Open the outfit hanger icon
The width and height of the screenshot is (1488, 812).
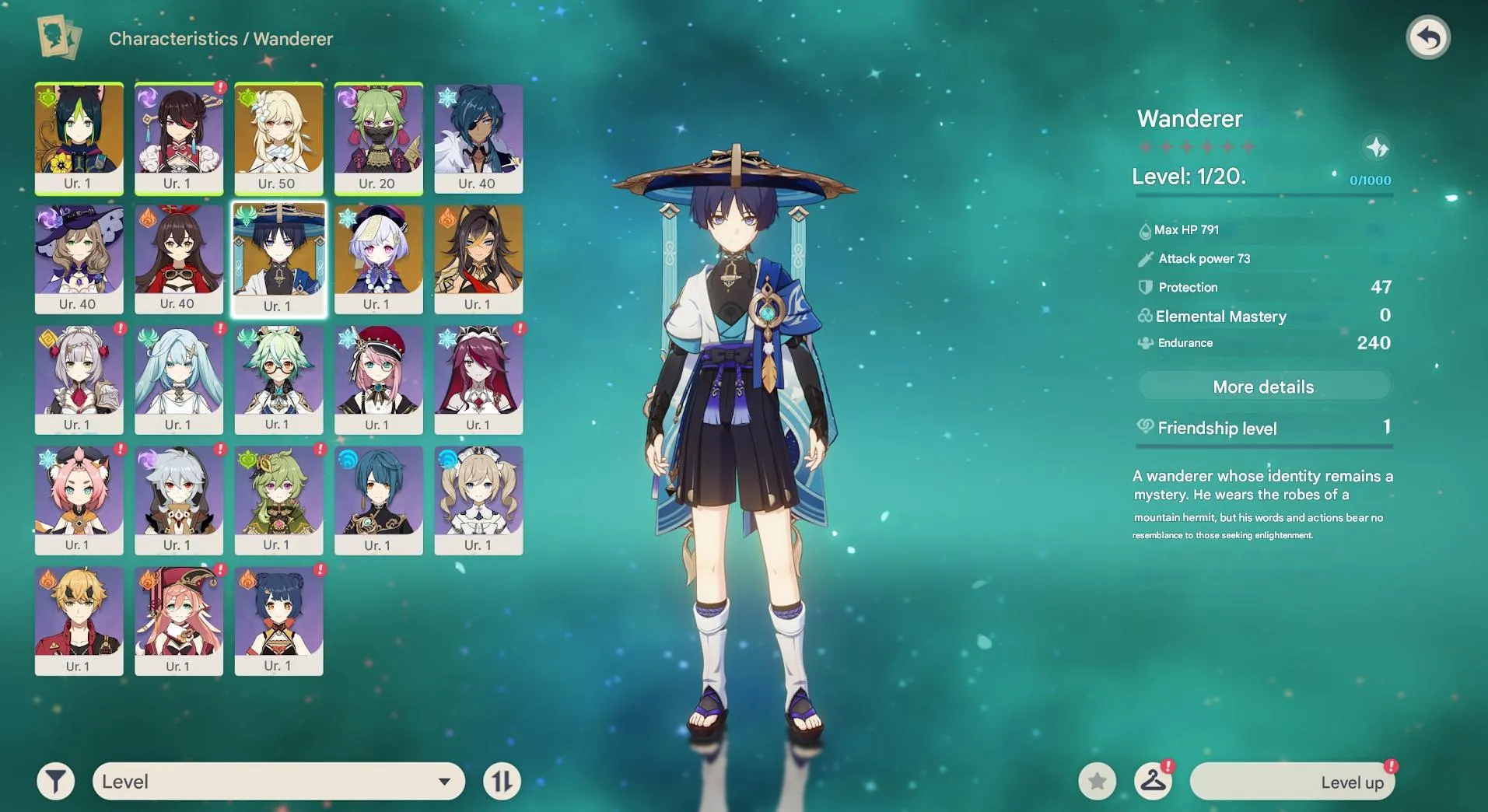coord(1153,781)
